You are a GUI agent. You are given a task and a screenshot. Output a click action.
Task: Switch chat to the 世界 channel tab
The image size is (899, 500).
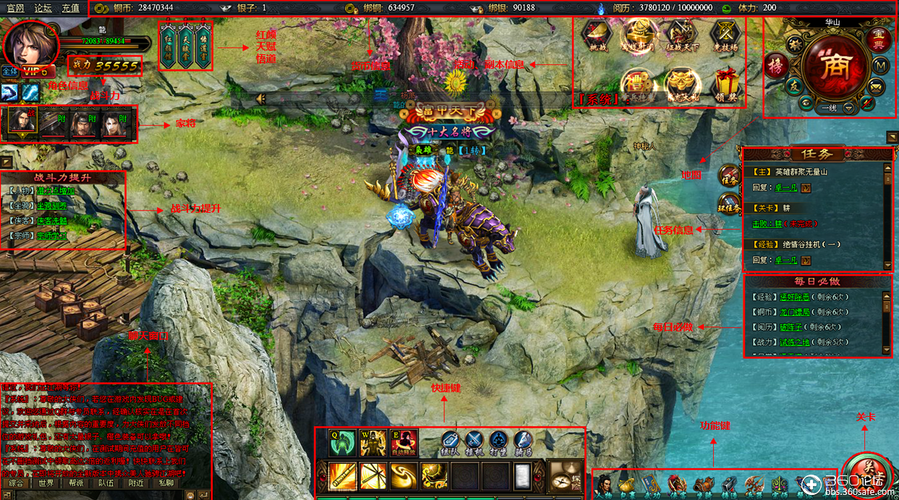[x=45, y=482]
